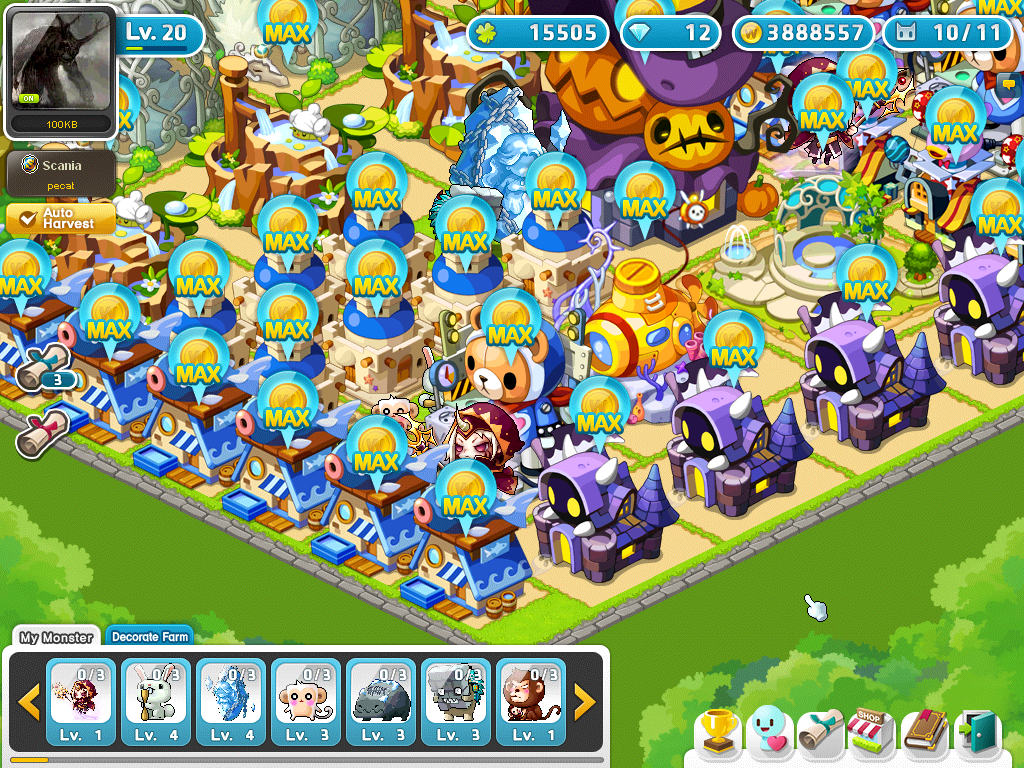Select the brown monkey monster card
This screenshot has height=768, width=1024.
pyautogui.click(x=531, y=702)
